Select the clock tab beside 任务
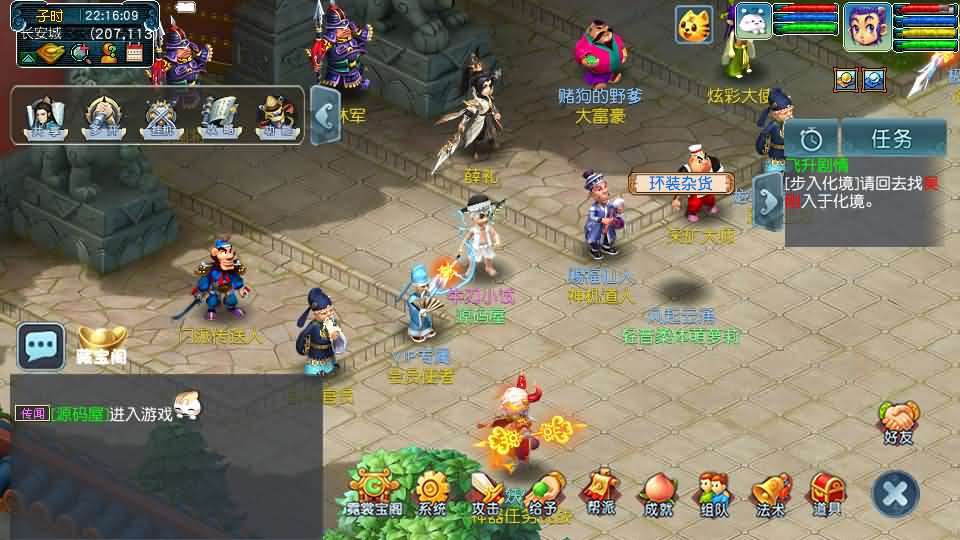 pyautogui.click(x=811, y=138)
